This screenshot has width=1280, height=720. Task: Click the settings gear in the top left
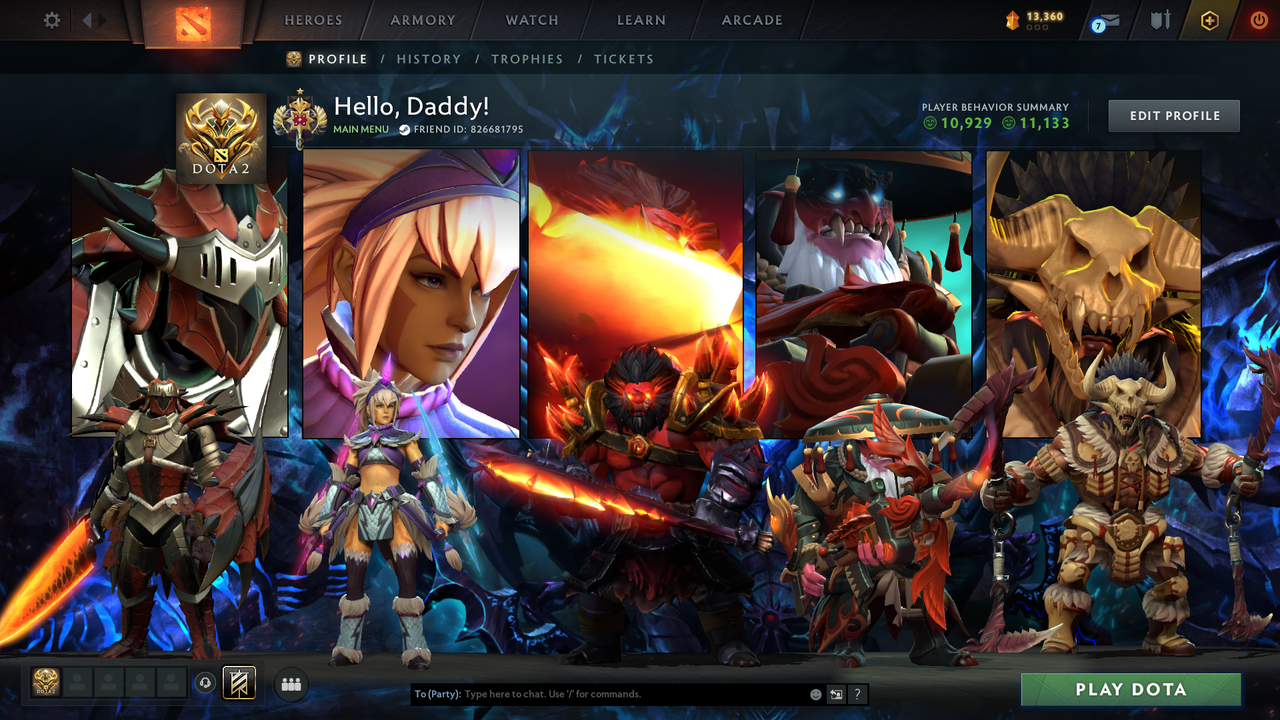point(51,19)
